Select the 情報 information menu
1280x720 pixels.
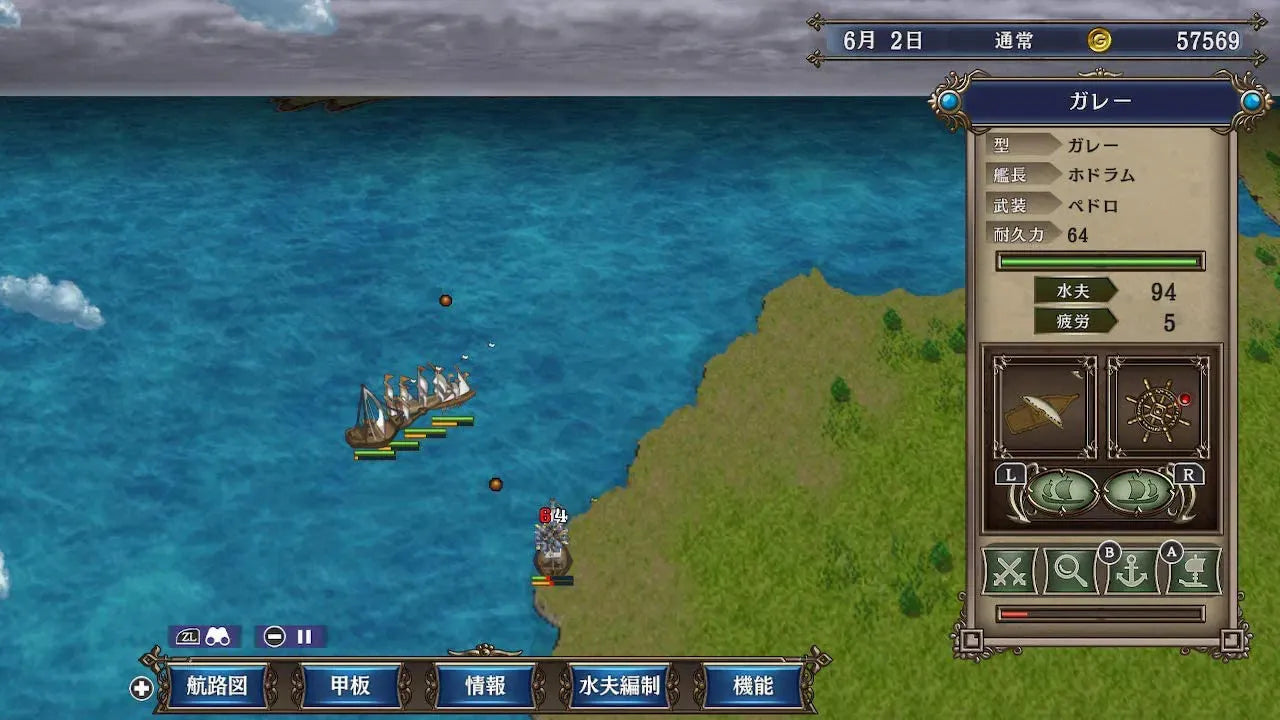click(x=485, y=686)
